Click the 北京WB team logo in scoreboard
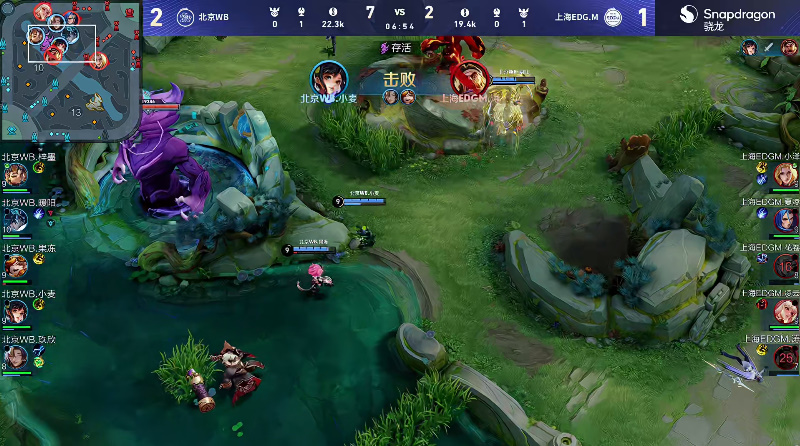 coord(186,17)
